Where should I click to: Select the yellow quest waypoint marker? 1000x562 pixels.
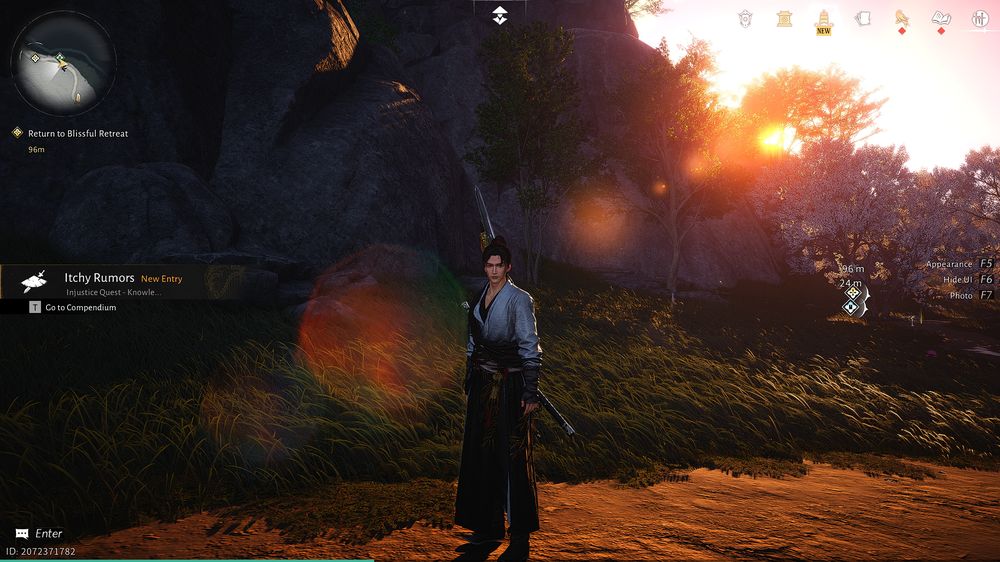[x=852, y=292]
